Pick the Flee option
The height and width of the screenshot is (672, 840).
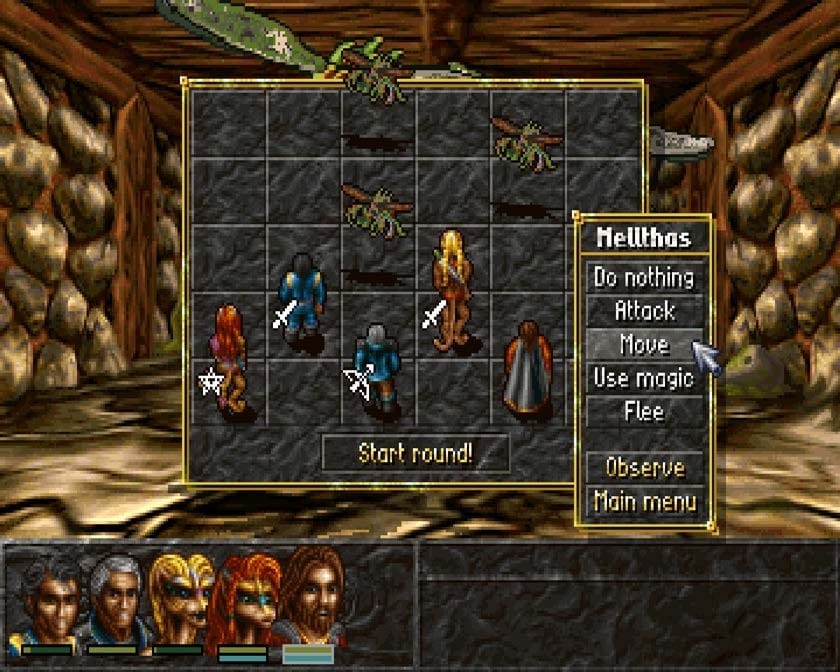point(644,411)
